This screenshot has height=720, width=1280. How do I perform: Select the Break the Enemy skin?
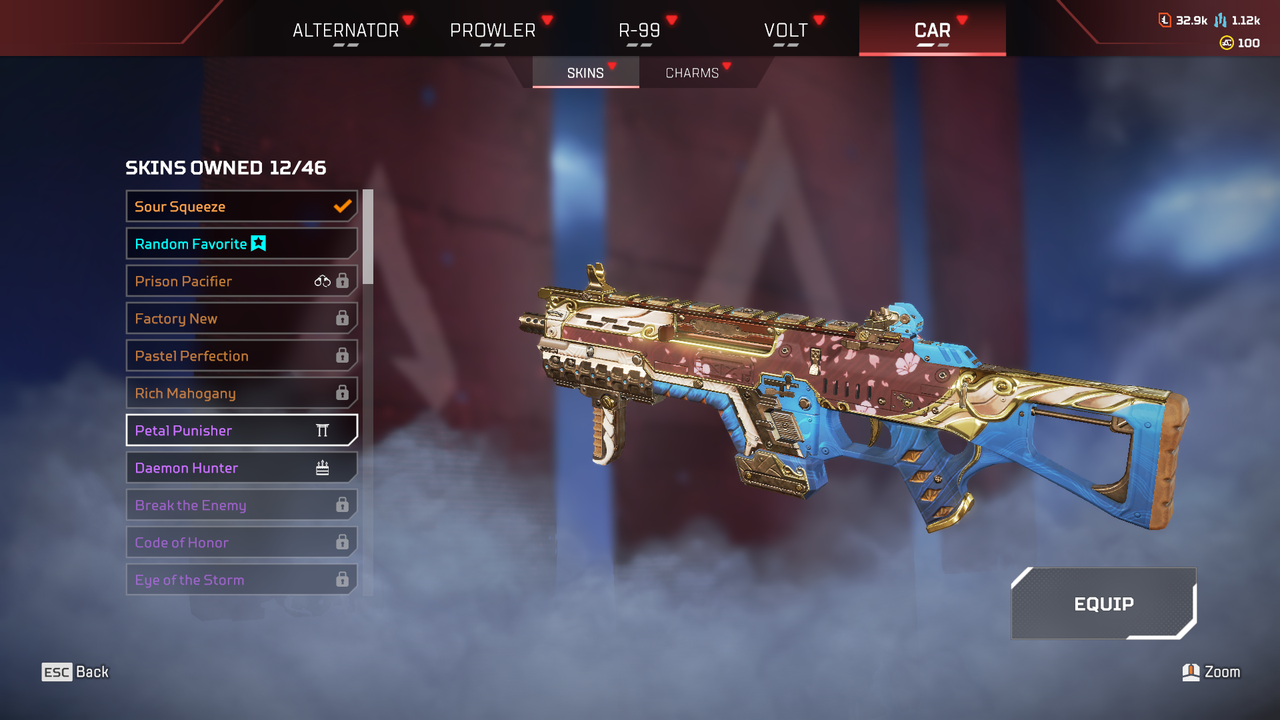[x=241, y=505]
